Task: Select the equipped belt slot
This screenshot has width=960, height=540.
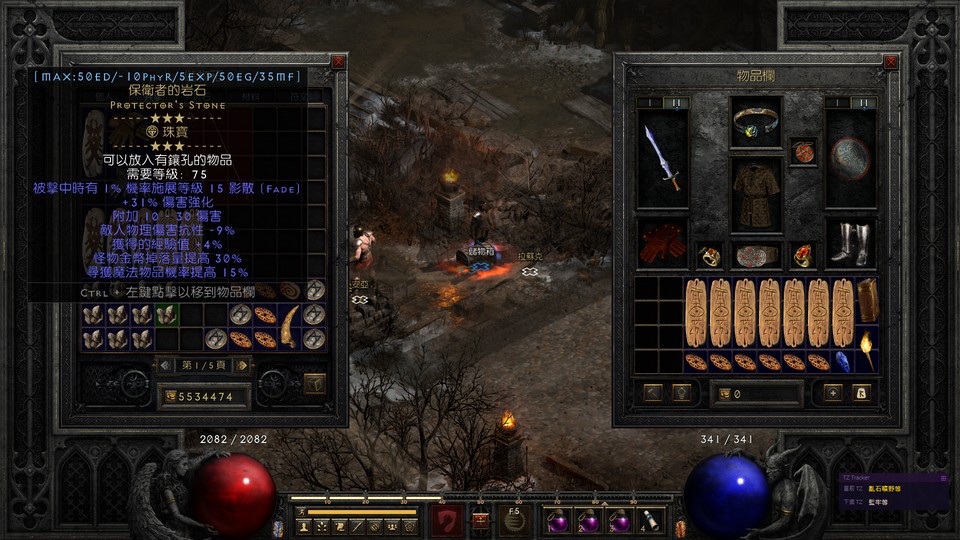Action: [x=756, y=255]
